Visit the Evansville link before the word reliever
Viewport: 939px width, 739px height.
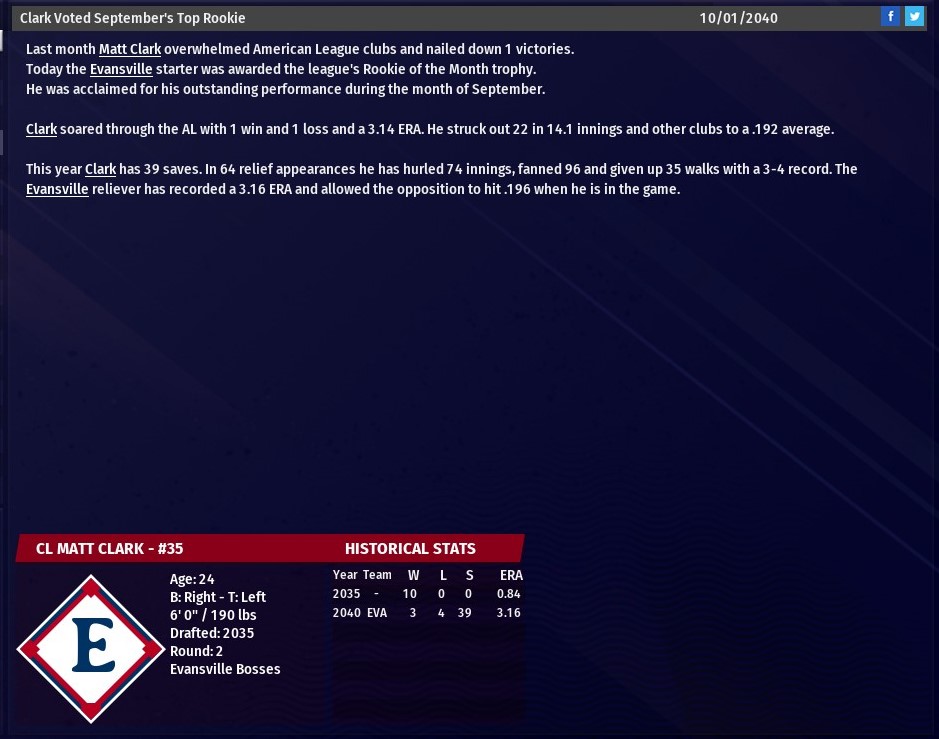57,189
